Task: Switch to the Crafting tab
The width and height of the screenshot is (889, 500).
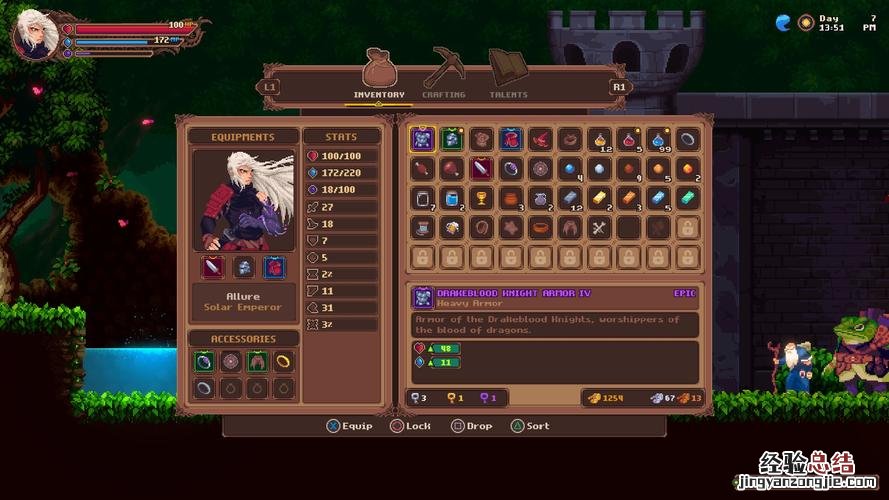Action: pos(443,73)
